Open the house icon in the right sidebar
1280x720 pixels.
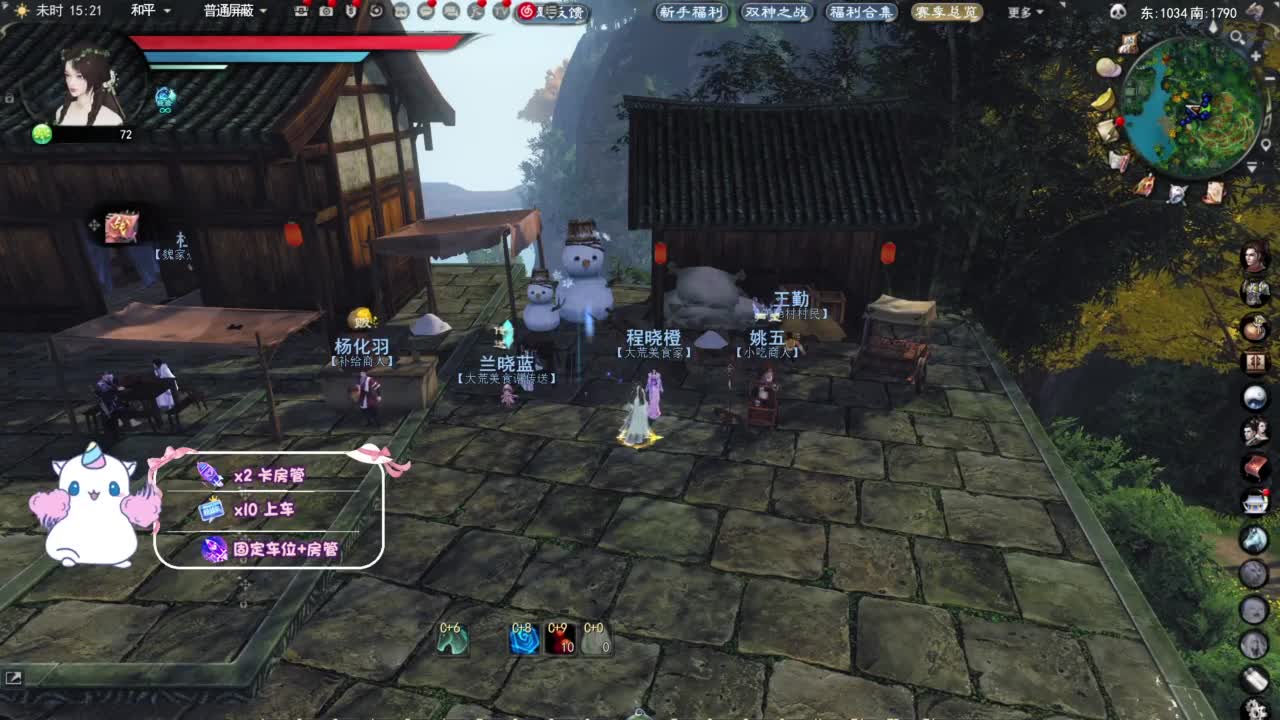click(1256, 504)
